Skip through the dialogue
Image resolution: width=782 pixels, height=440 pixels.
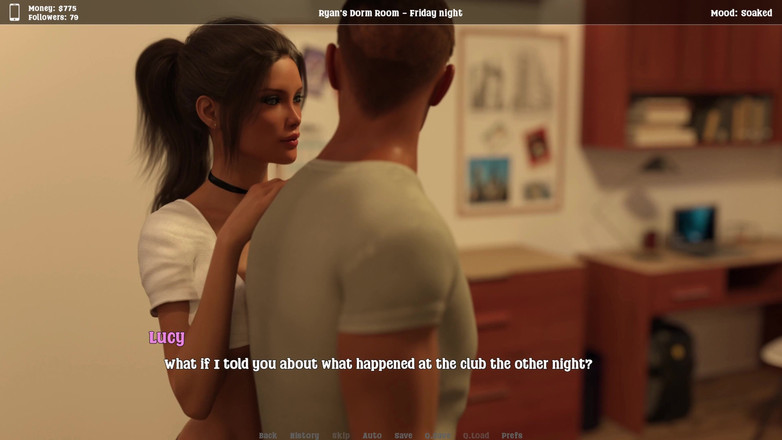(341, 435)
